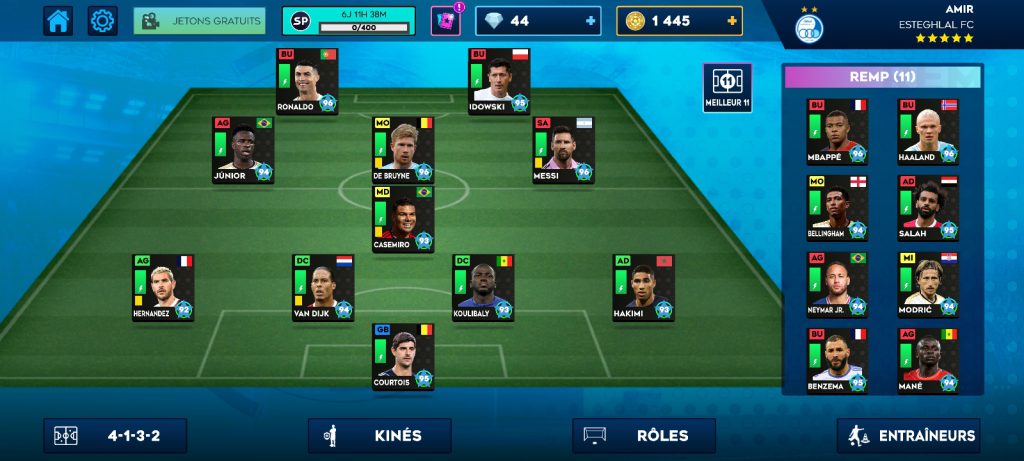Select Messi's card on the pitch
This screenshot has height=461, width=1024.
click(x=564, y=150)
